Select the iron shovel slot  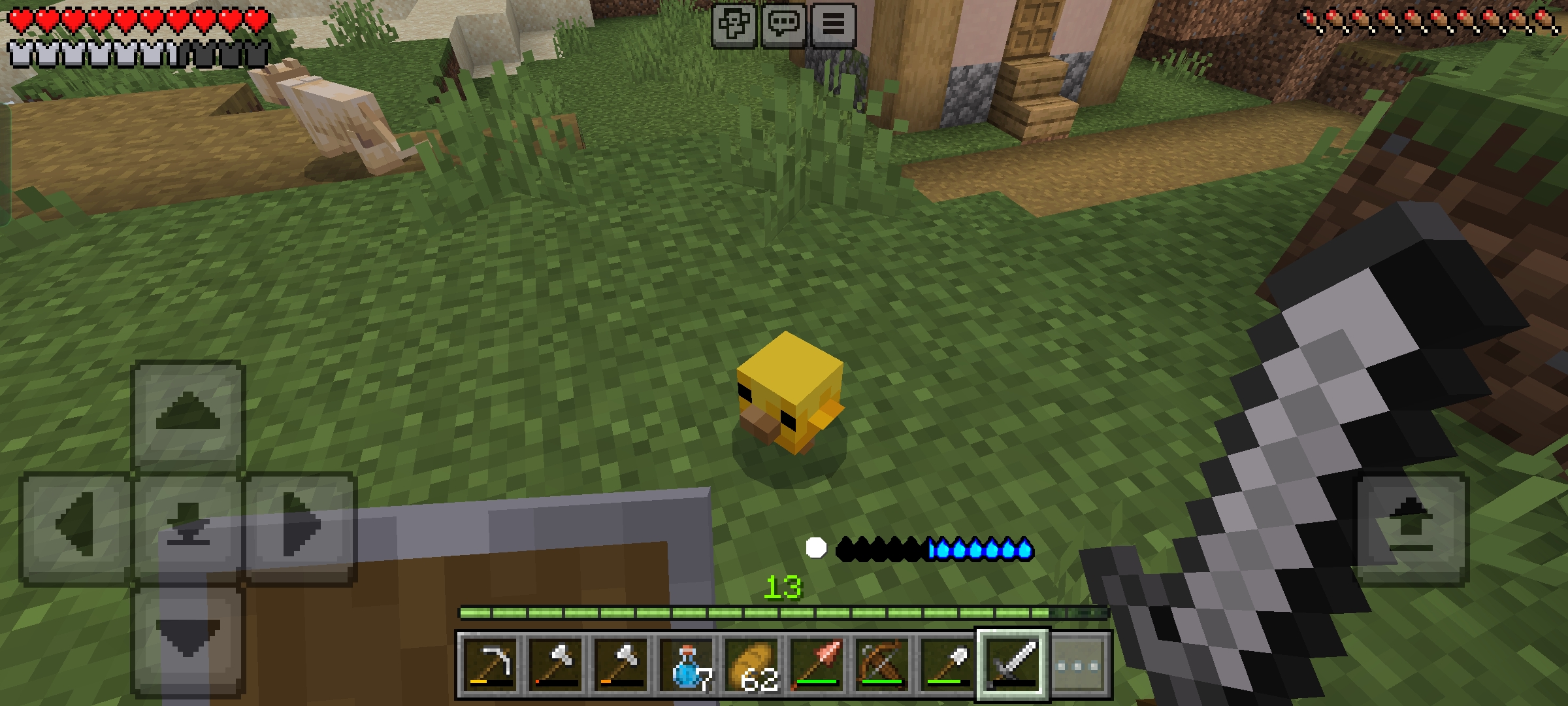point(947,665)
